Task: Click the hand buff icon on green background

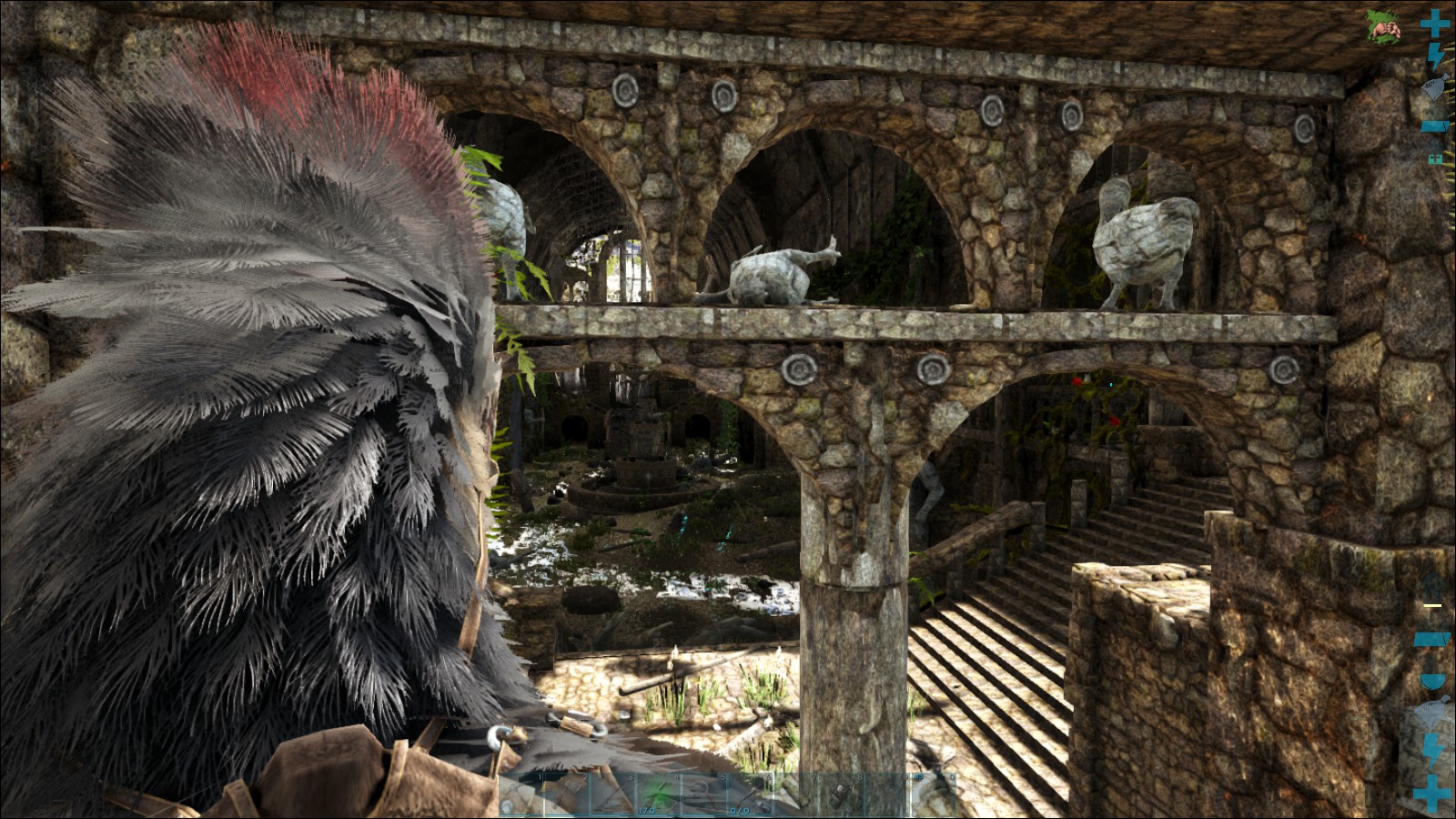Action: (1383, 27)
